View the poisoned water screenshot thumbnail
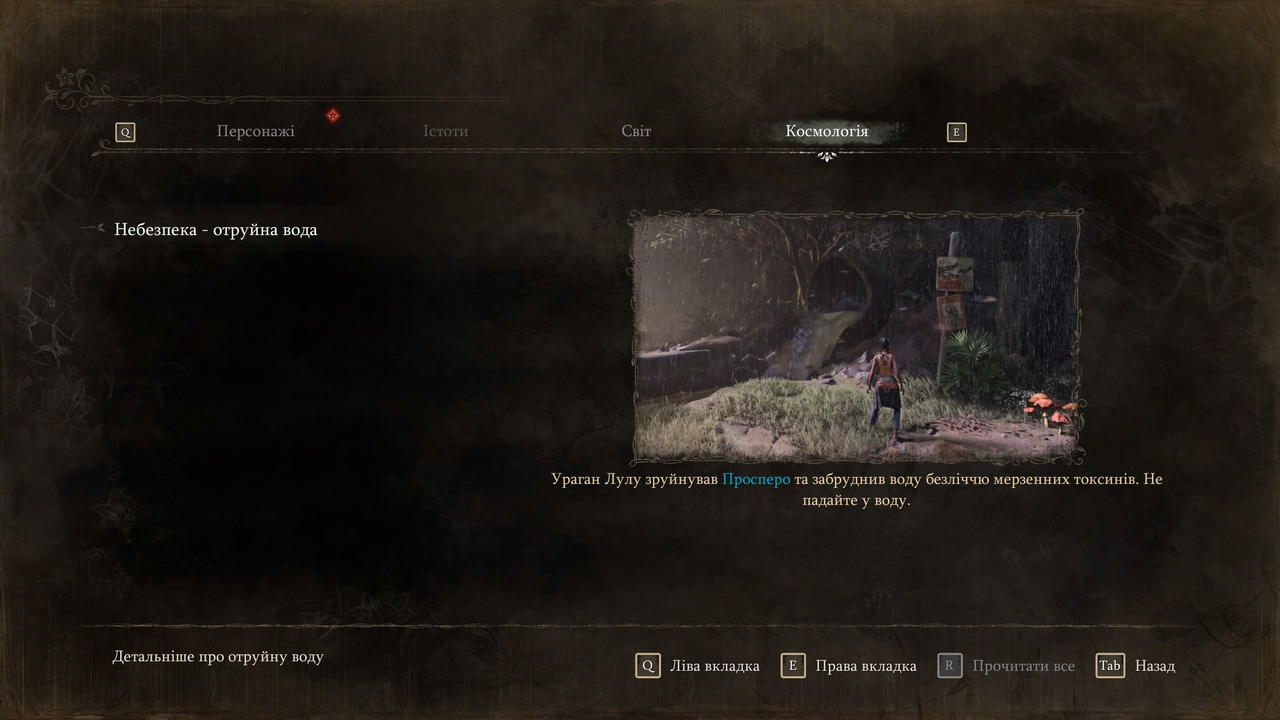1280x720 pixels. [x=856, y=337]
